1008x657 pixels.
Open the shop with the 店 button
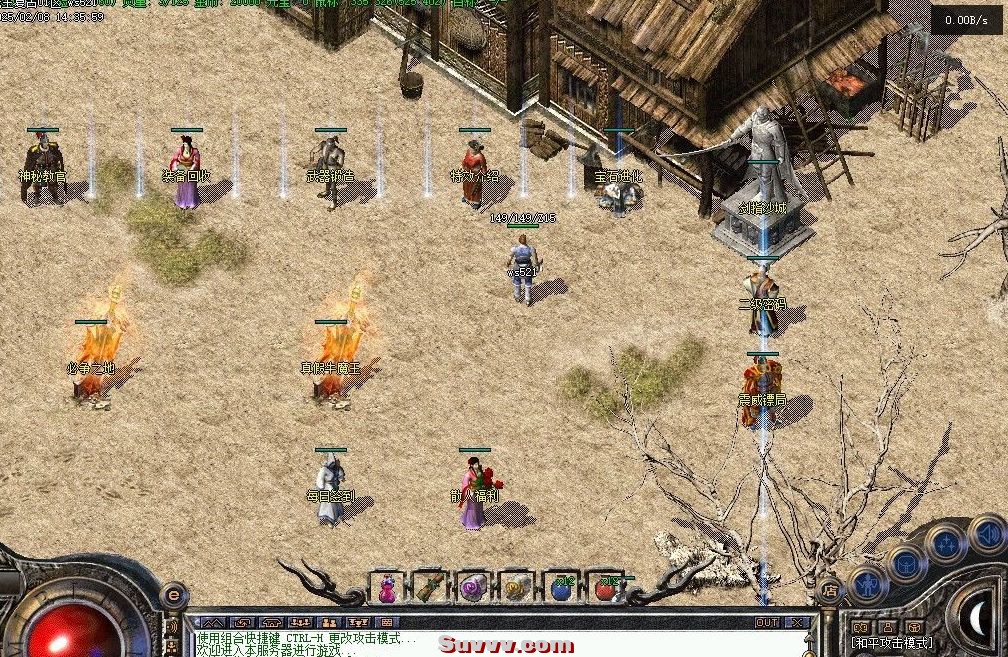(829, 591)
